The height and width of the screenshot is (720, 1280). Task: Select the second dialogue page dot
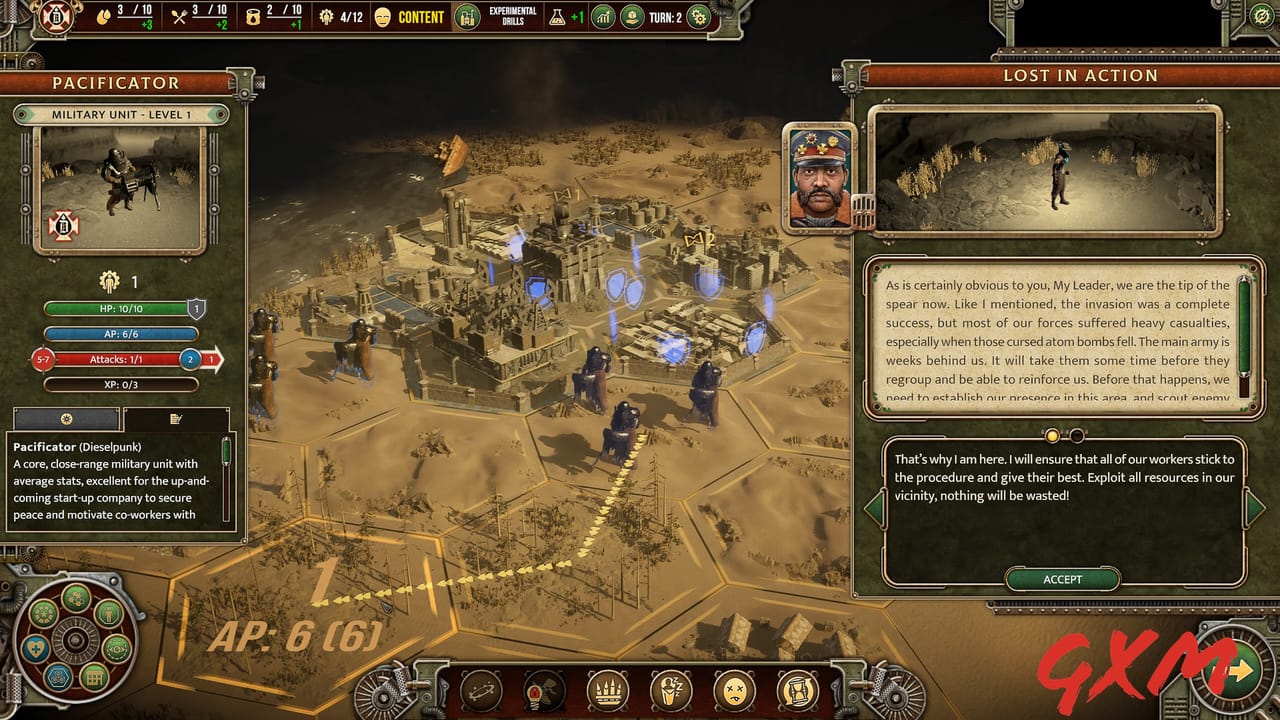click(x=1077, y=434)
